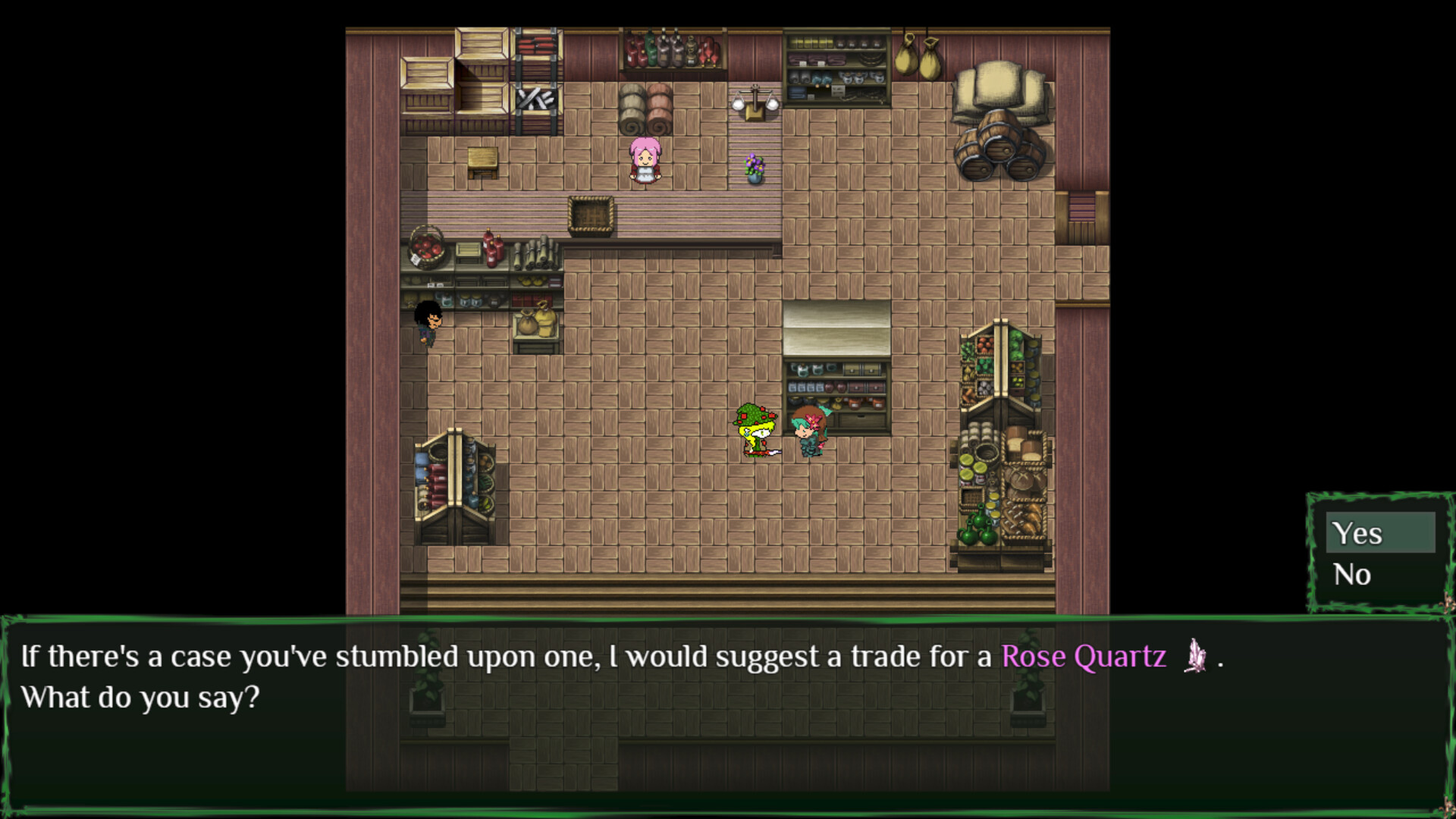Click the apple basket on the shelf
The image size is (1456, 819).
pos(425,248)
